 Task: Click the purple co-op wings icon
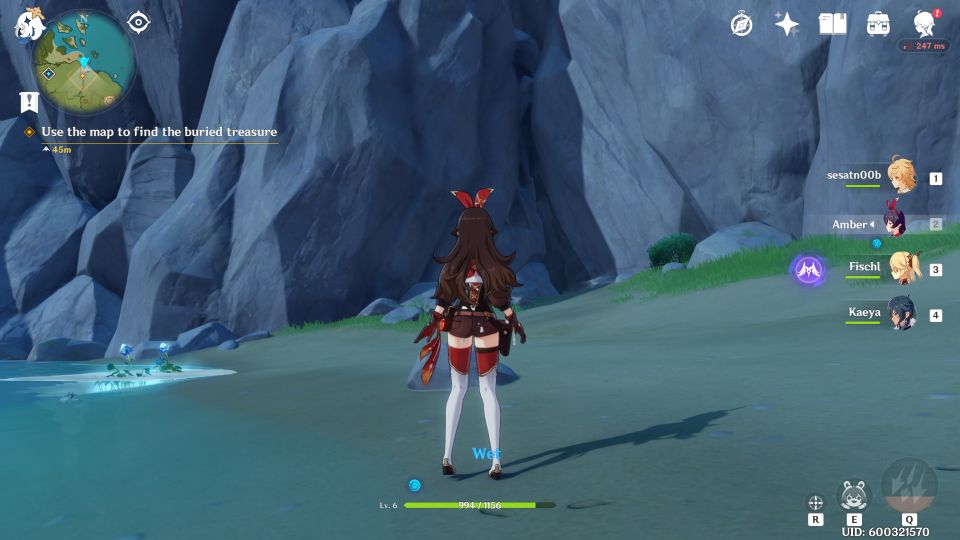point(808,269)
